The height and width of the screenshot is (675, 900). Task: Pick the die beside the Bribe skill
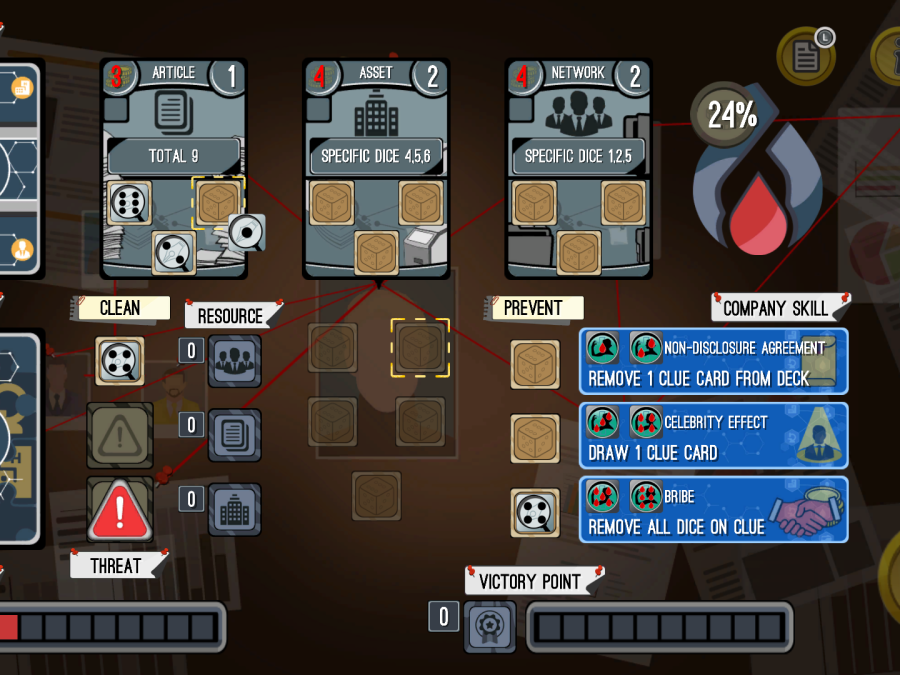[x=535, y=511]
